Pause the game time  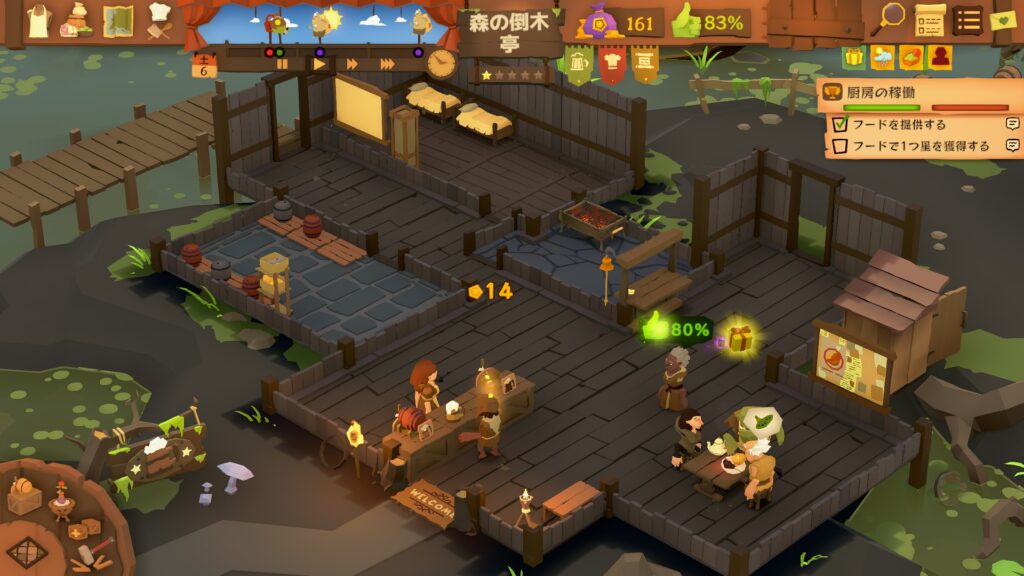pyautogui.click(x=282, y=63)
